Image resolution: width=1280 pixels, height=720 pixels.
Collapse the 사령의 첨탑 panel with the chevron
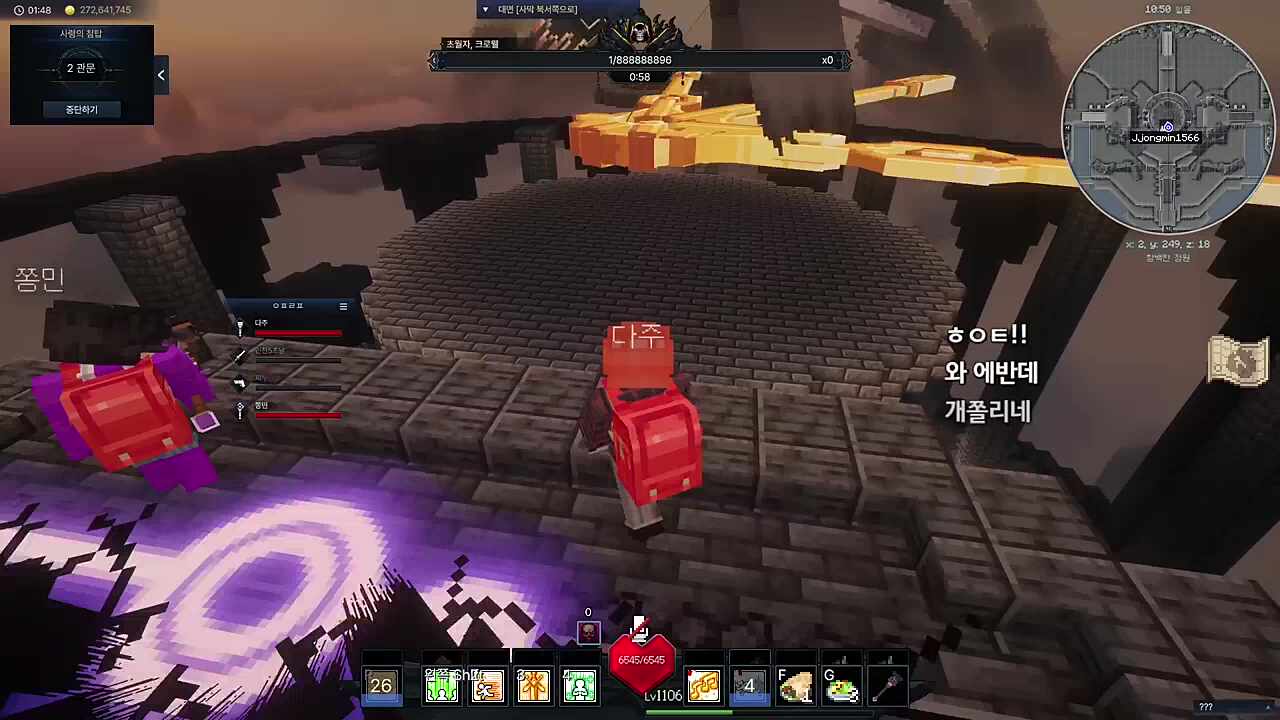click(x=161, y=75)
